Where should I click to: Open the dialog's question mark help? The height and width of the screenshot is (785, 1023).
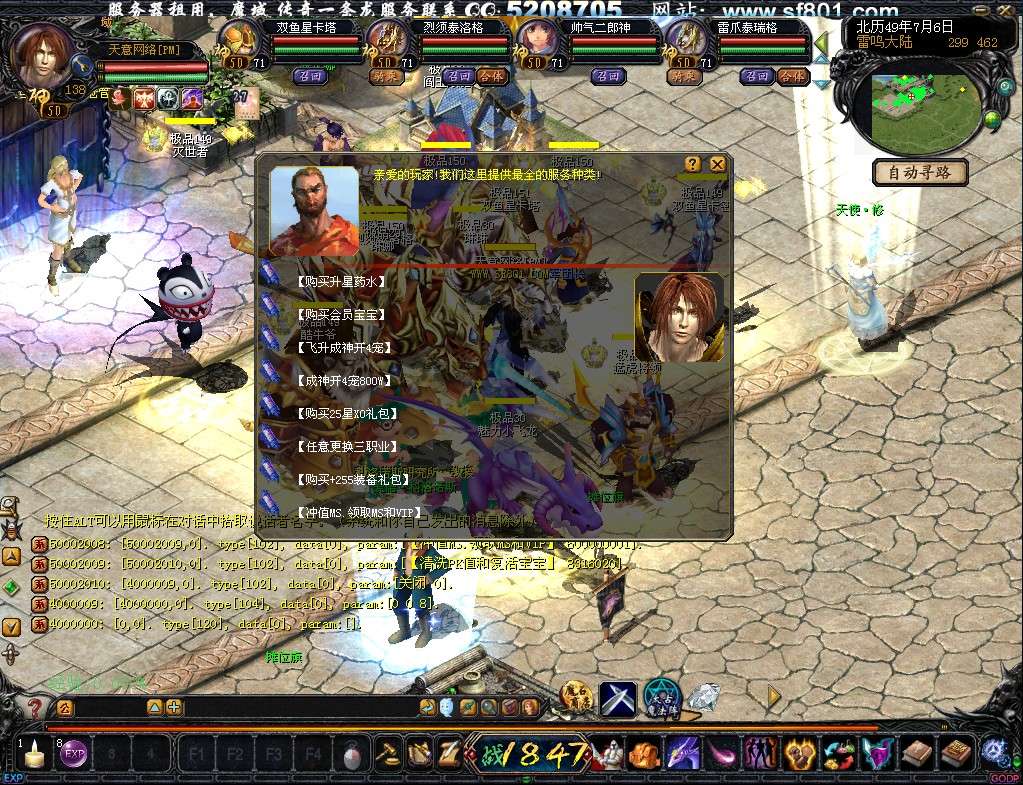pos(693,164)
